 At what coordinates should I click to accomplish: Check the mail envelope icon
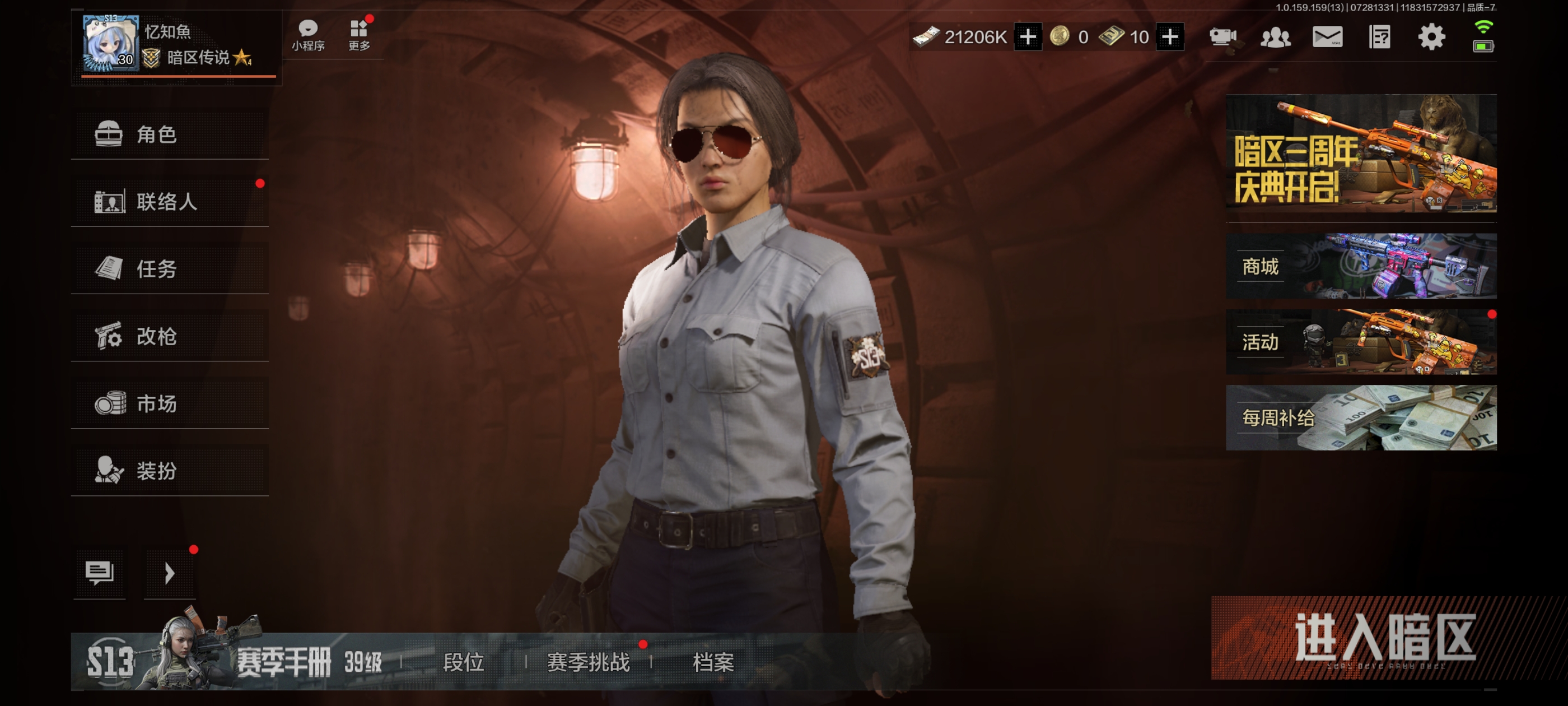(x=1327, y=37)
